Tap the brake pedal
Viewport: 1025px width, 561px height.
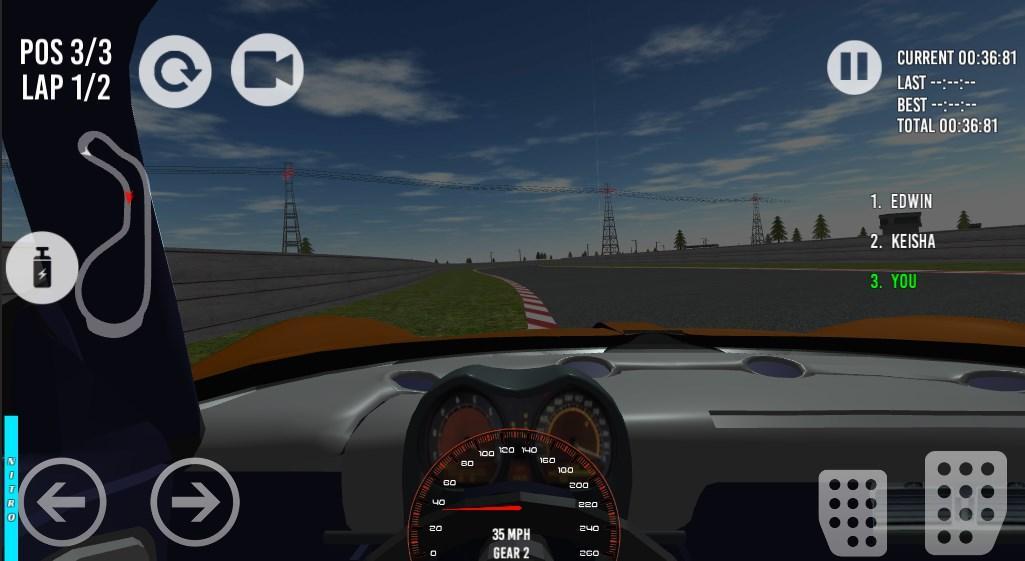[852, 512]
